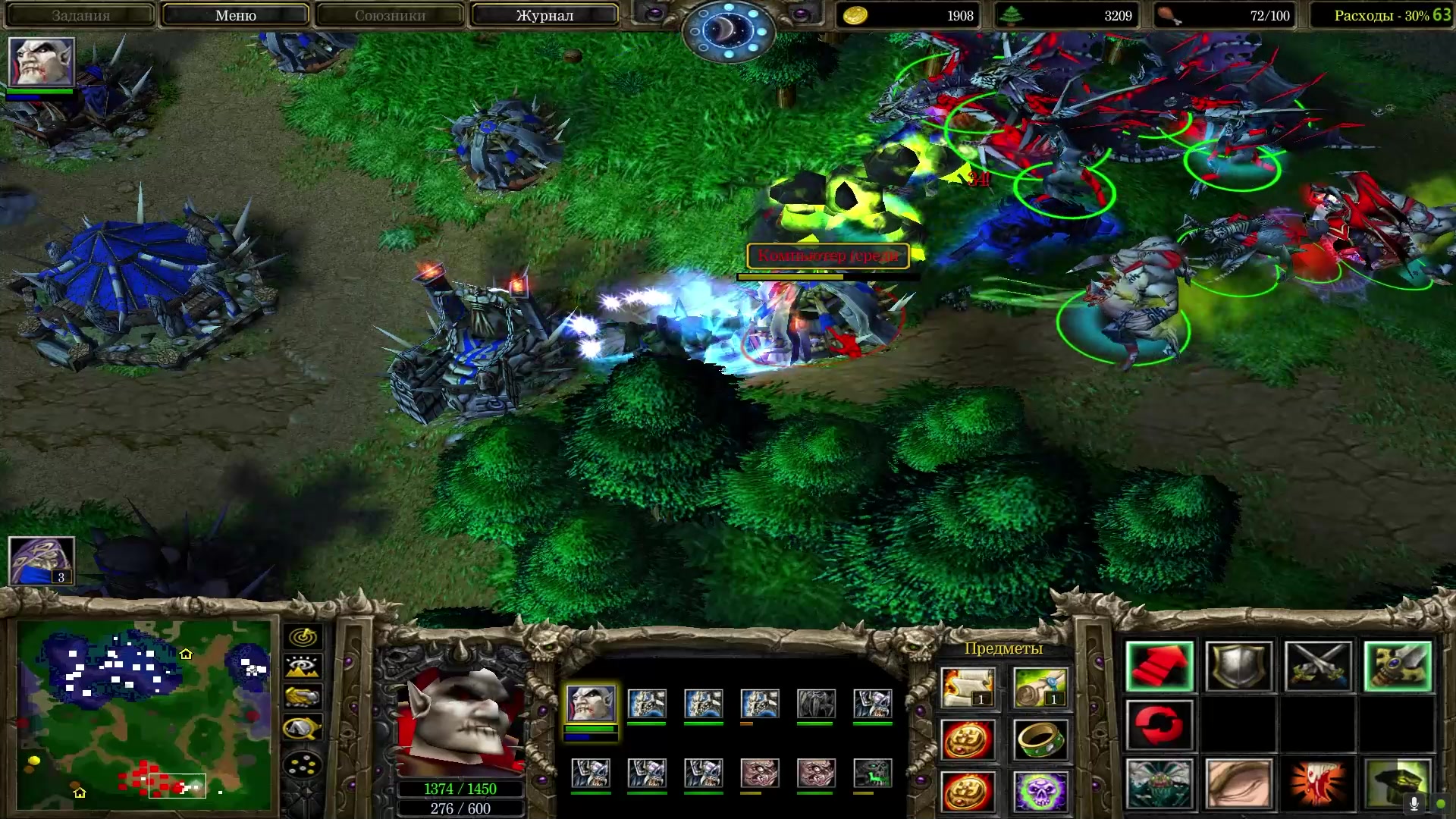
Task: Toggle creep camp display with the eye icon
Action: point(303,667)
